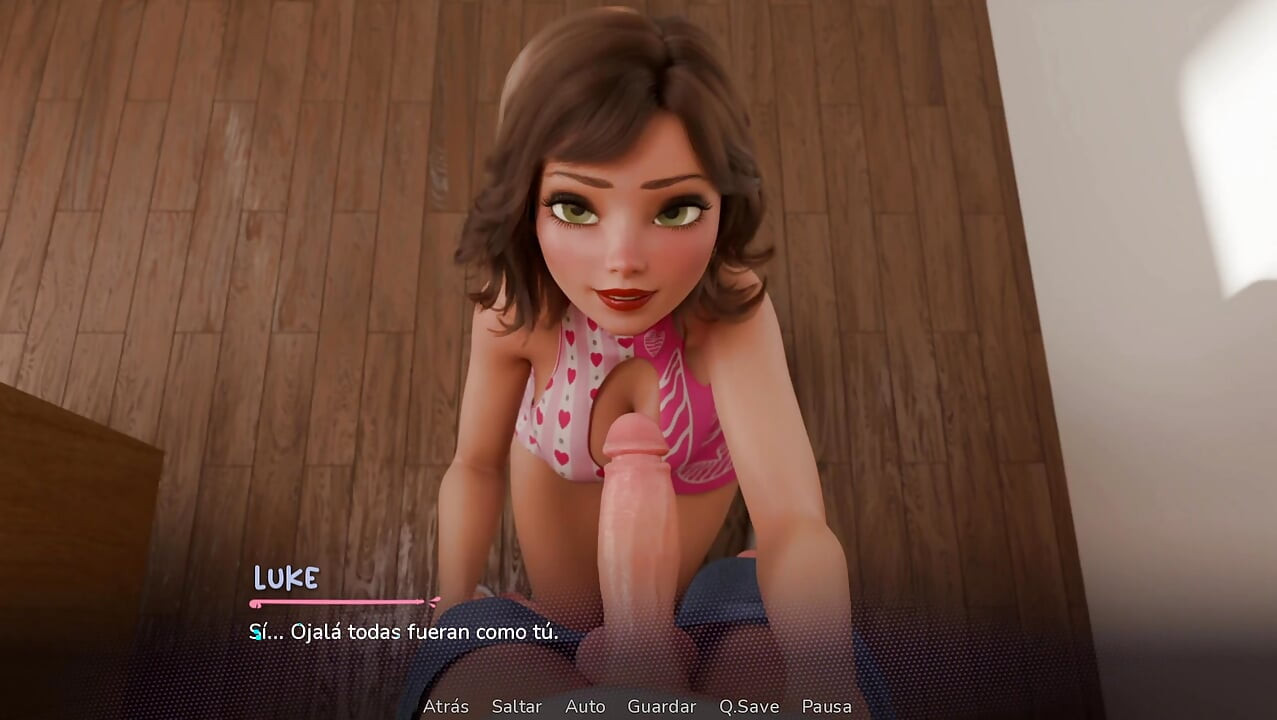The height and width of the screenshot is (720, 1277).
Task: Skip dialogue with the Saltar button
Action: pos(516,706)
